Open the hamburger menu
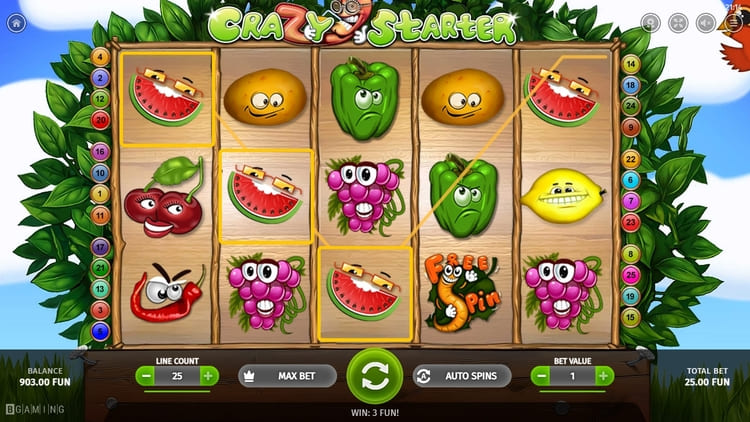This screenshot has width=750, height=422. tap(734, 21)
